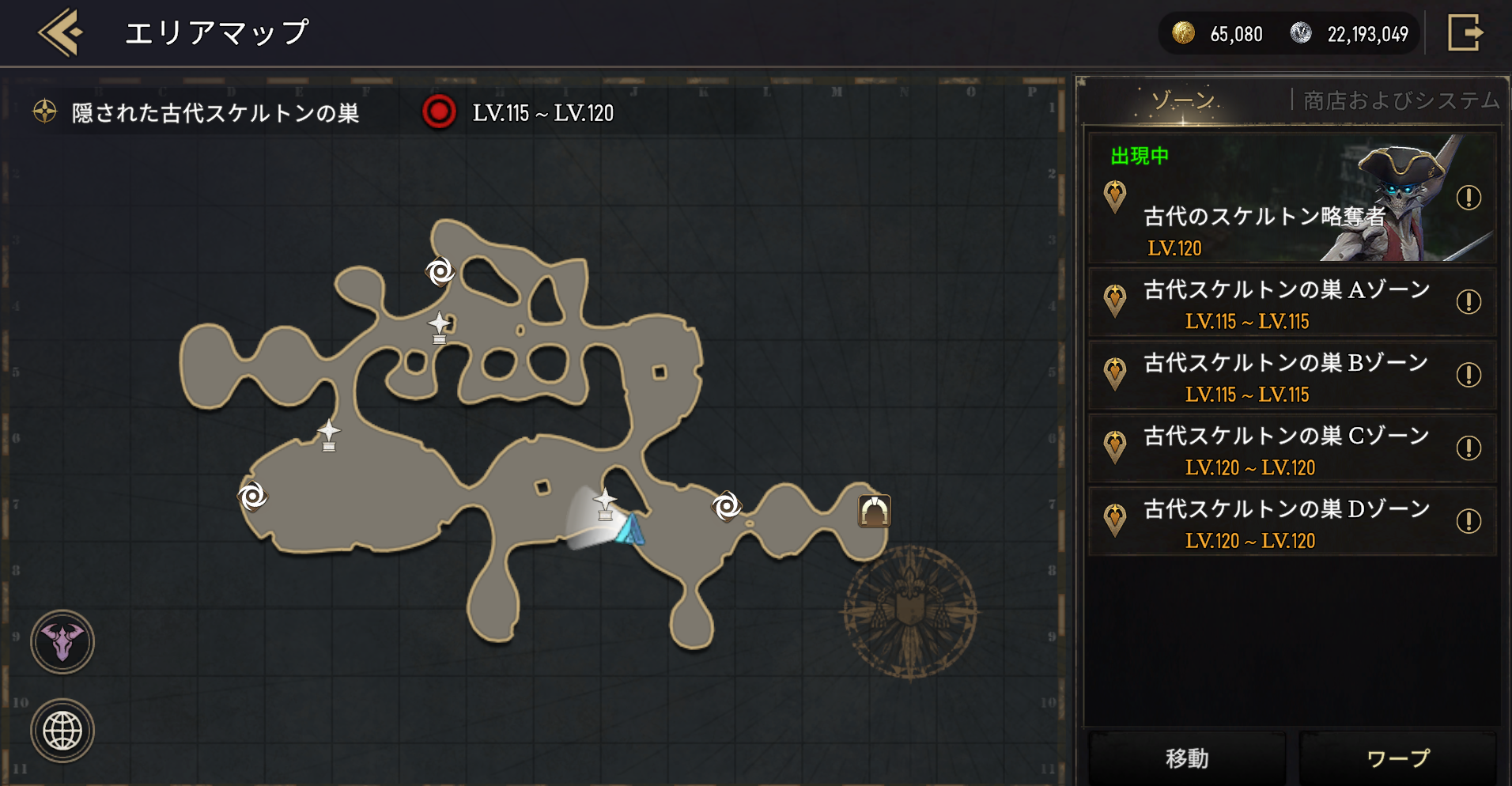Go back using the double-arrow button
Screen dimensions: 1512x786
61,33
